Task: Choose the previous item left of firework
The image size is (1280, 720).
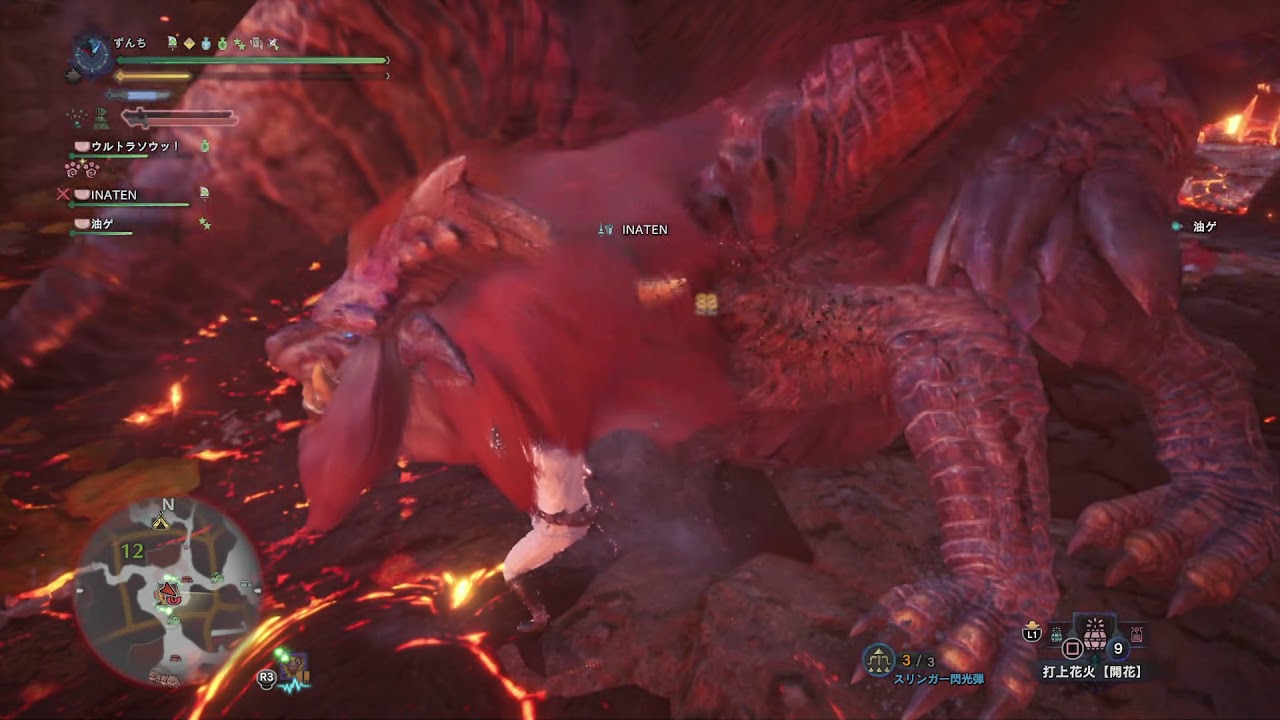Action: tap(1056, 634)
